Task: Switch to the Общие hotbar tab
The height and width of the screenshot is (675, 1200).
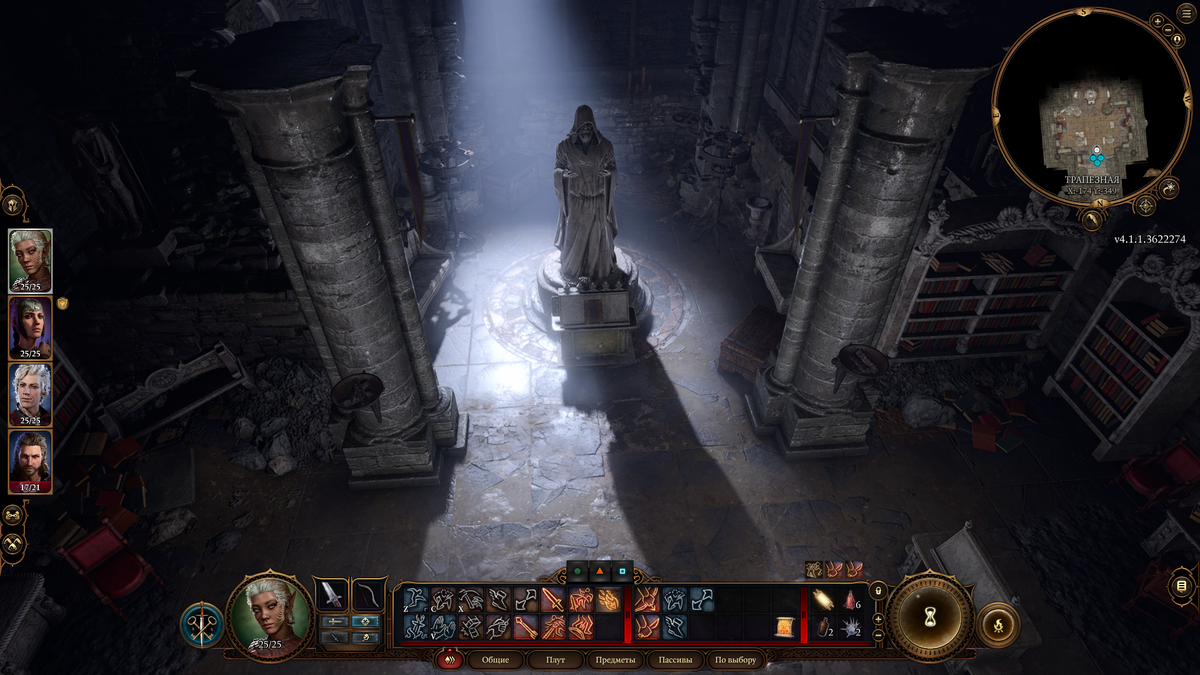Action: point(495,660)
